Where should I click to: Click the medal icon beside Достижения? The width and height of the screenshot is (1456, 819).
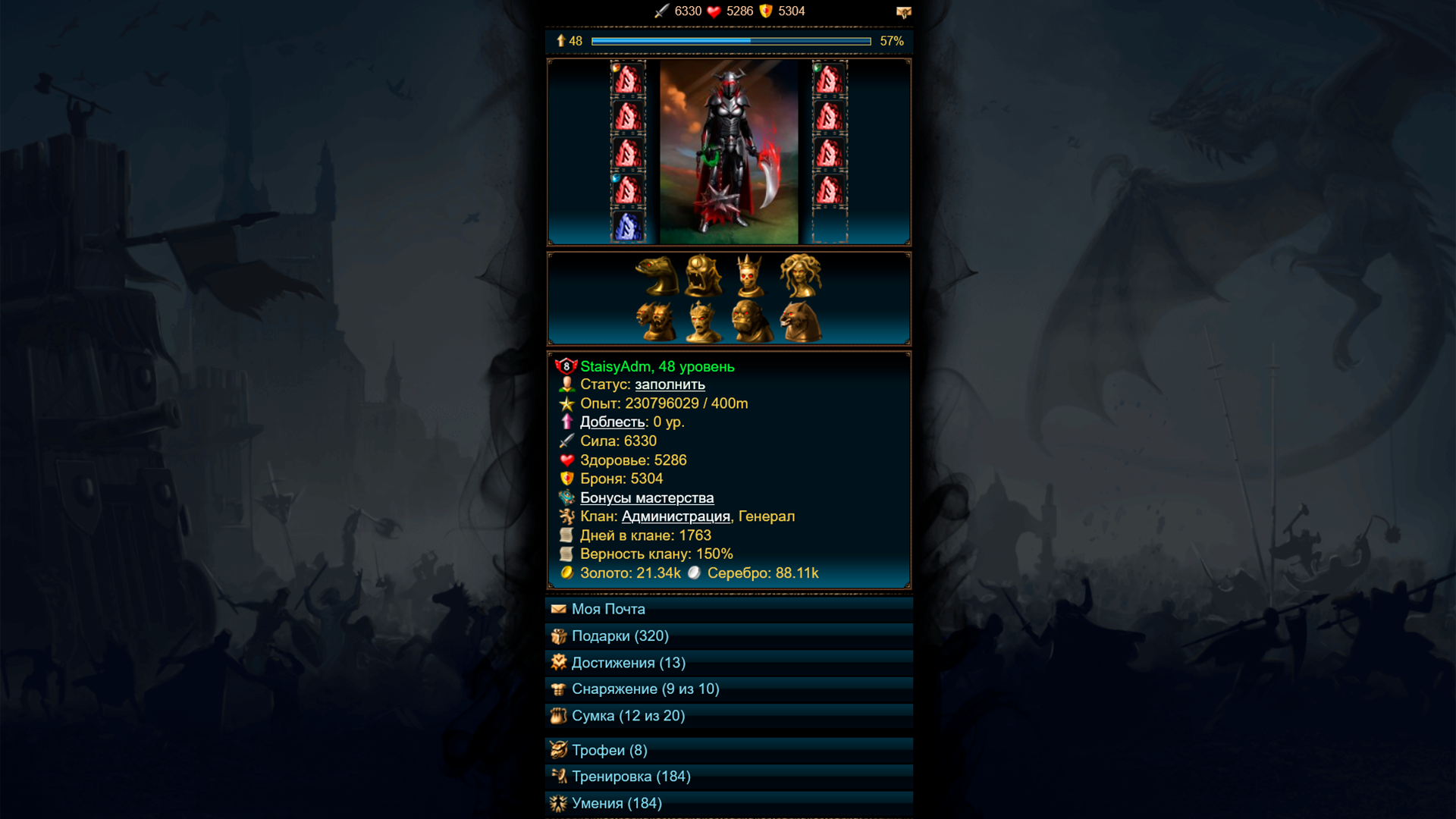click(559, 662)
